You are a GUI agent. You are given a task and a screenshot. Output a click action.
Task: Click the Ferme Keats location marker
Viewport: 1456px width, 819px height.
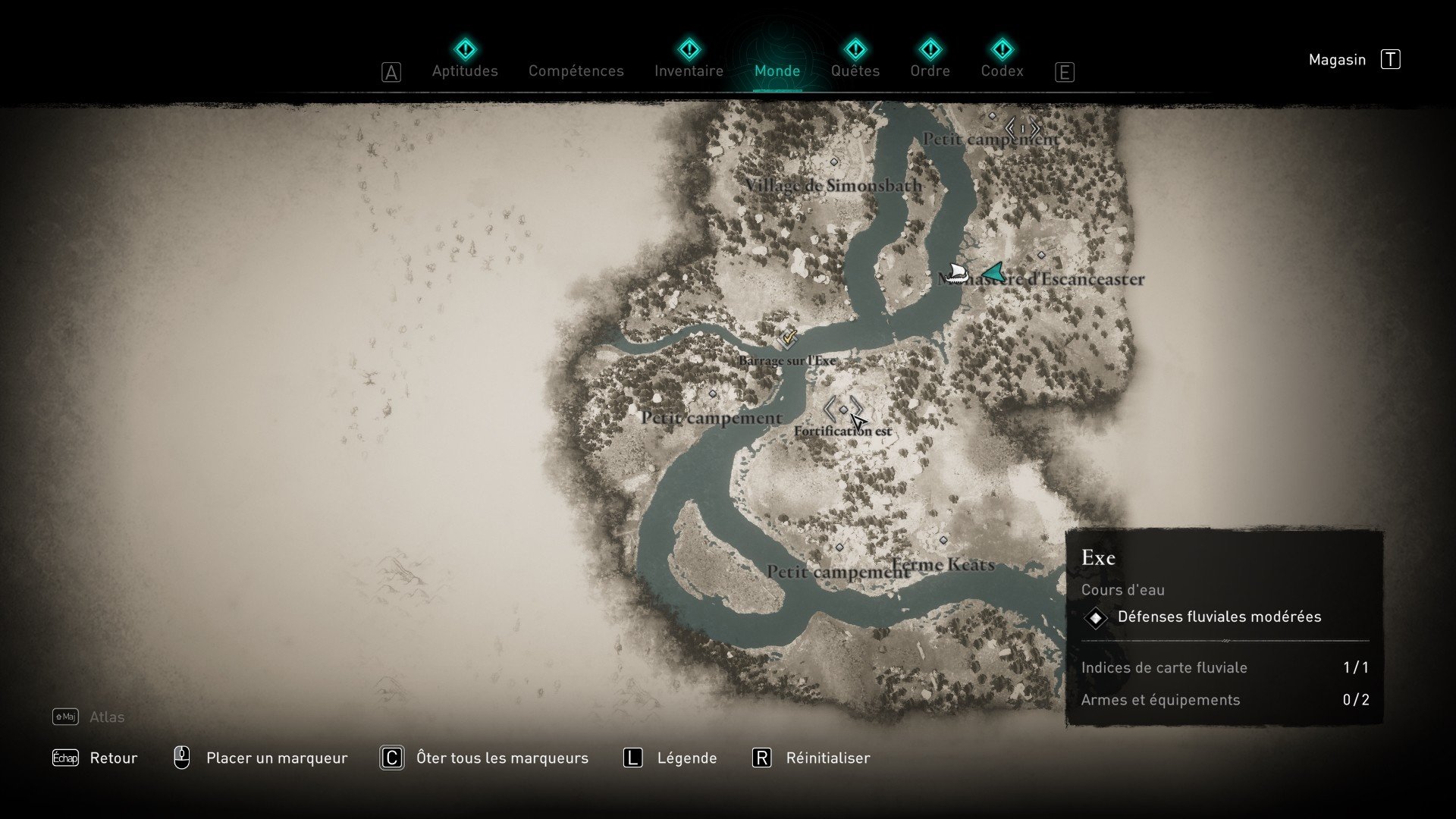(943, 541)
